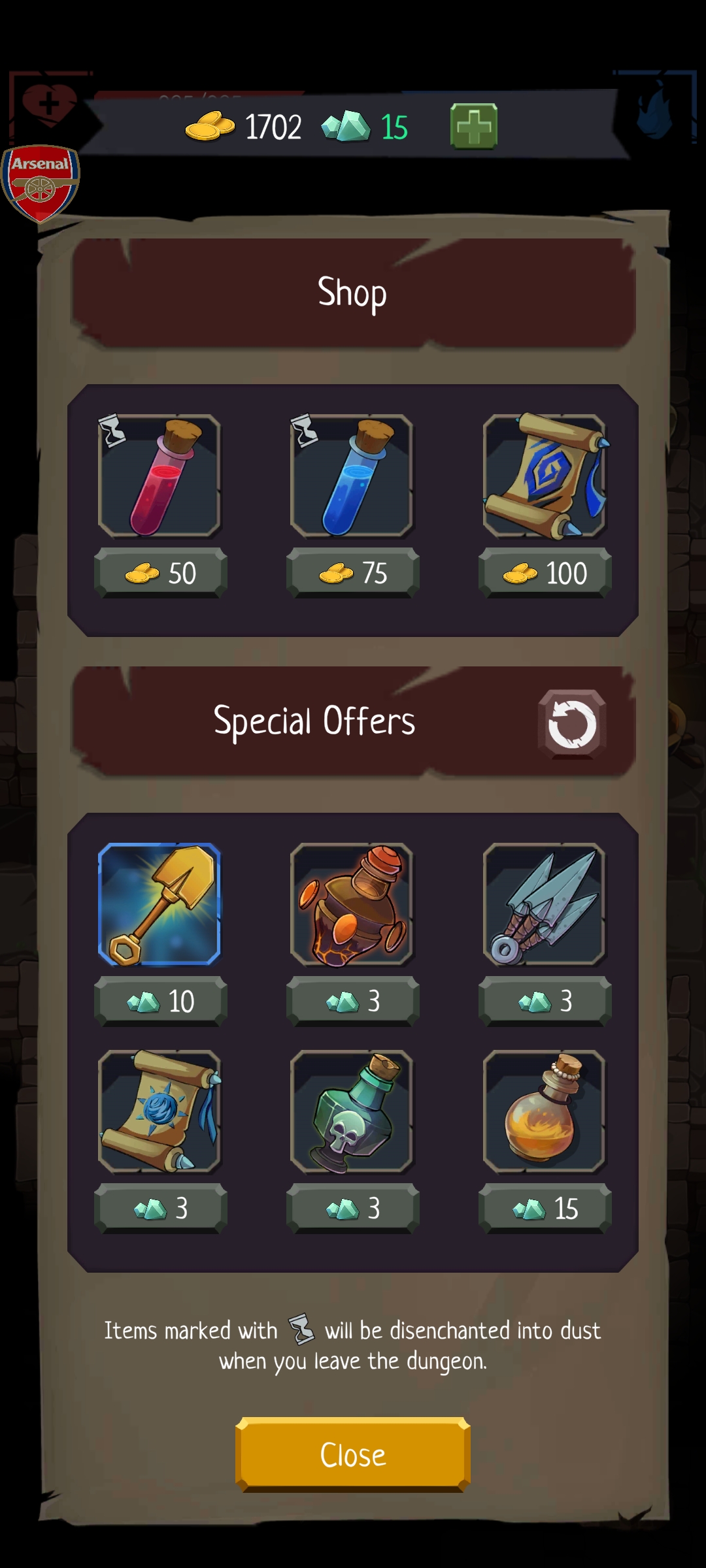Open the Arsenal crest badge

click(41, 183)
